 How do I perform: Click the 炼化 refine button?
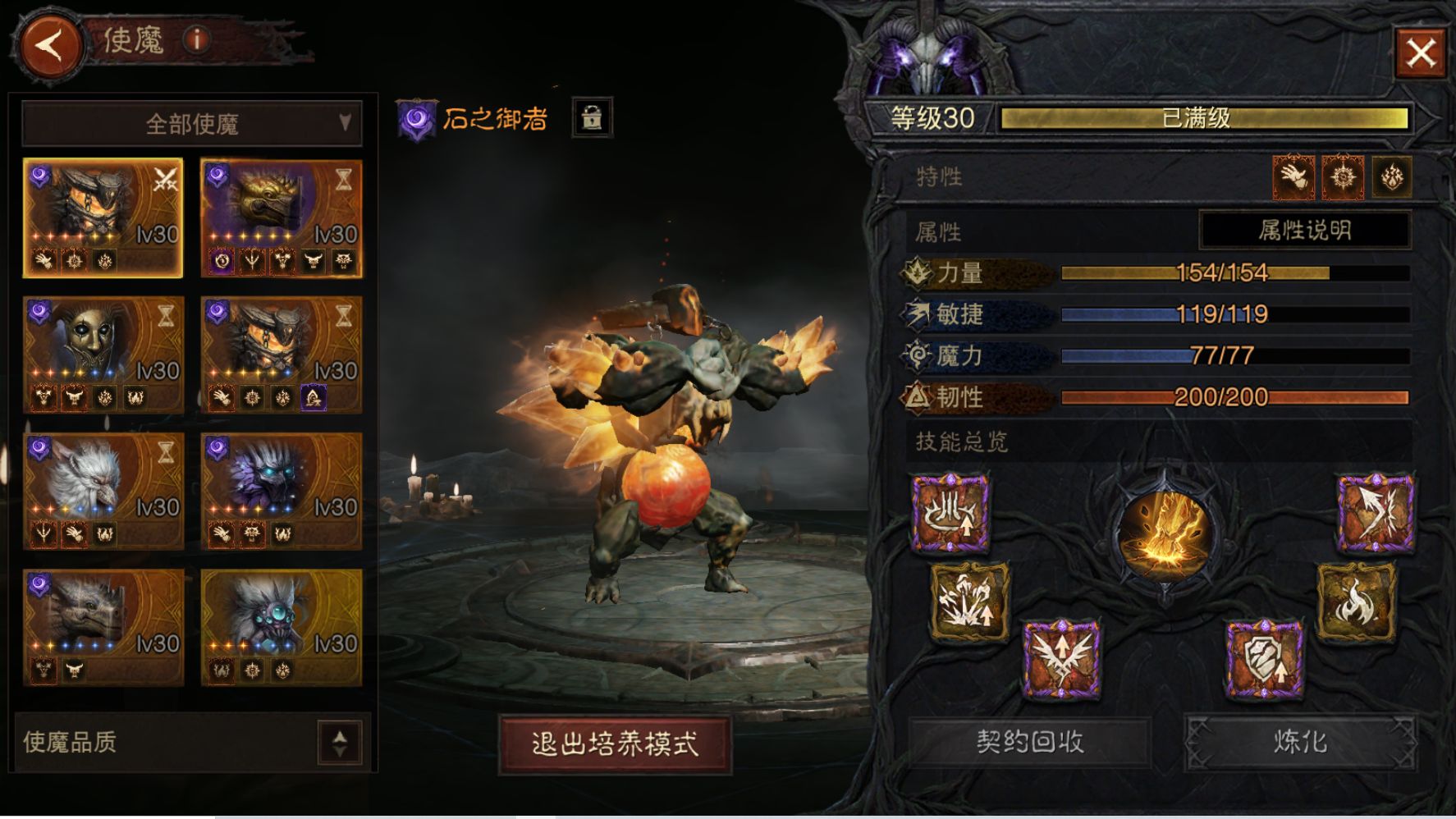tap(1300, 742)
